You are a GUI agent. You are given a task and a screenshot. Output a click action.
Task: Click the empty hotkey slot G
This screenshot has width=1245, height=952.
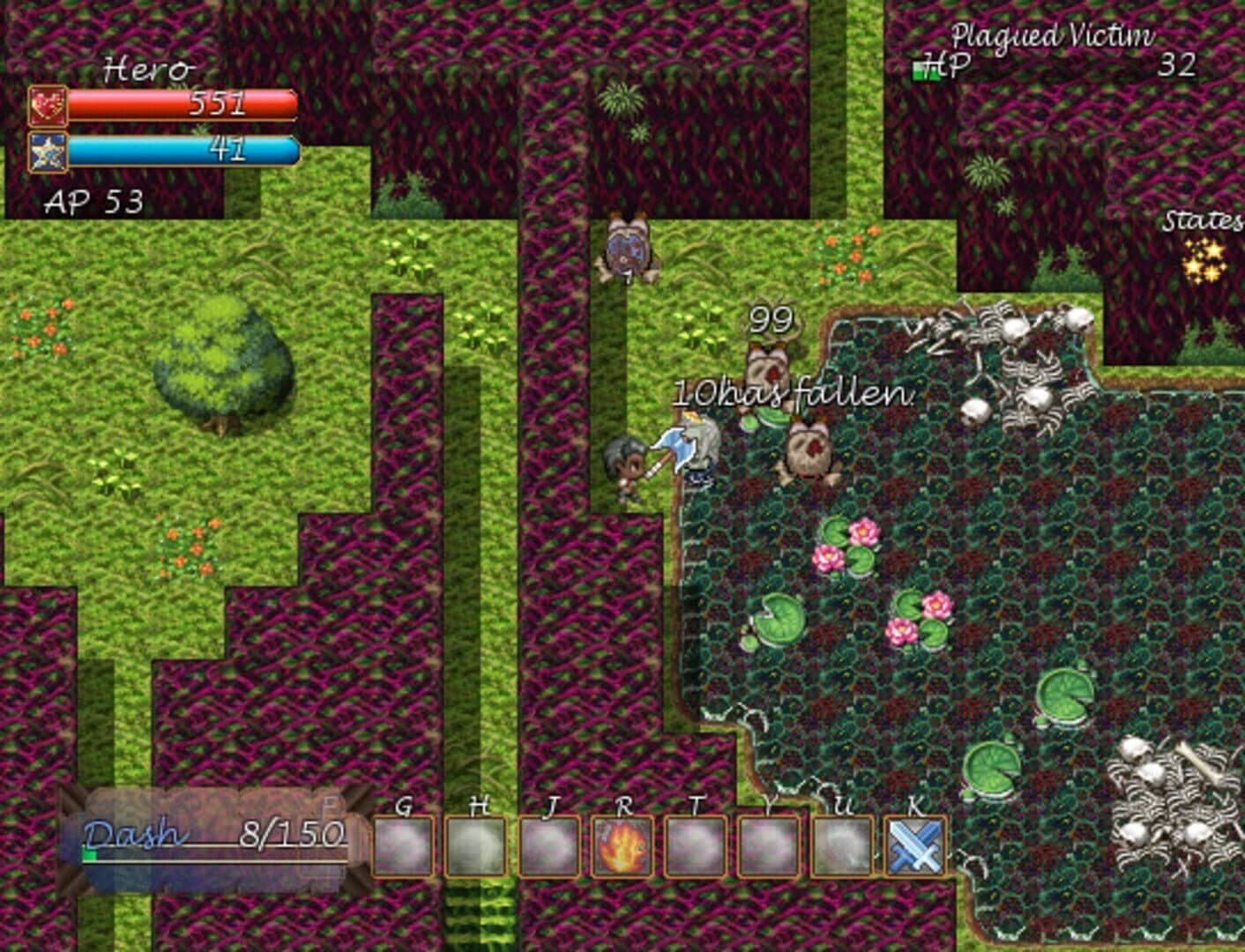(404, 844)
